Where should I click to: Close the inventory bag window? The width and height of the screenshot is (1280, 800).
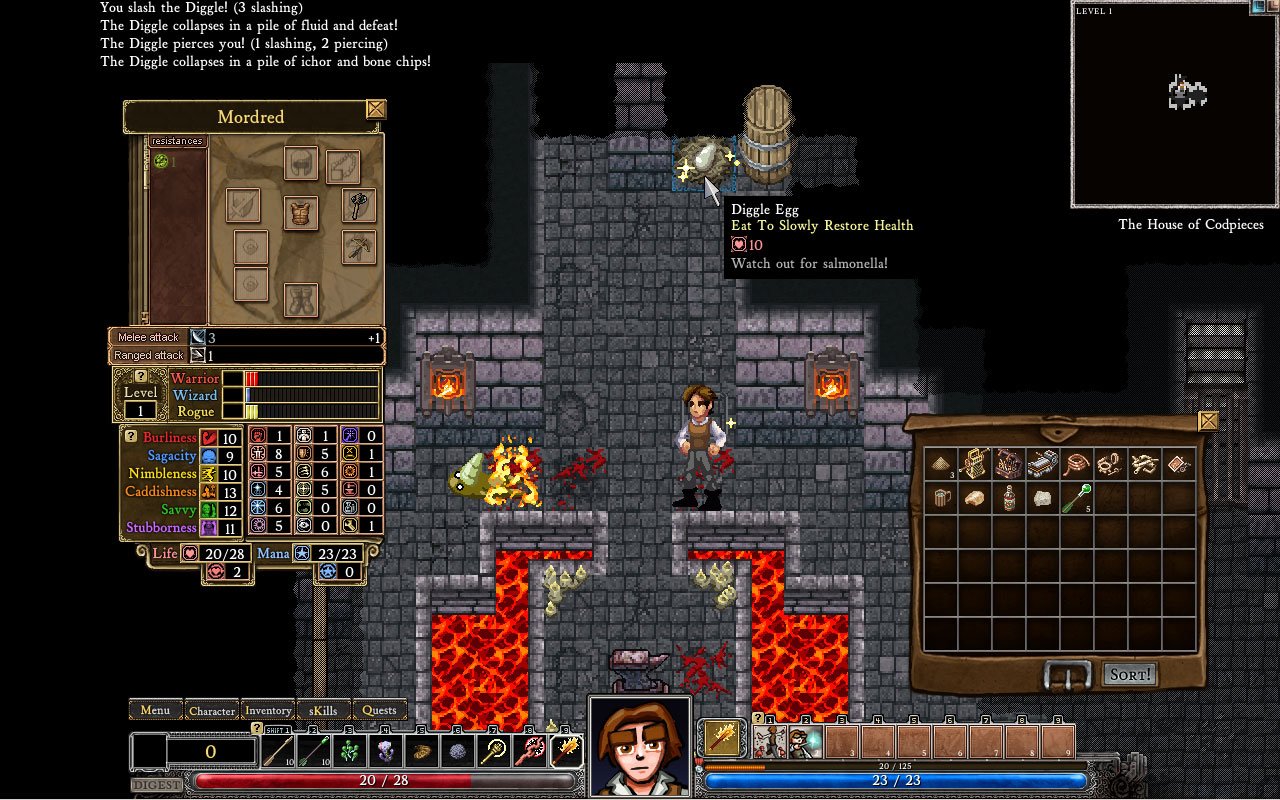[1208, 421]
